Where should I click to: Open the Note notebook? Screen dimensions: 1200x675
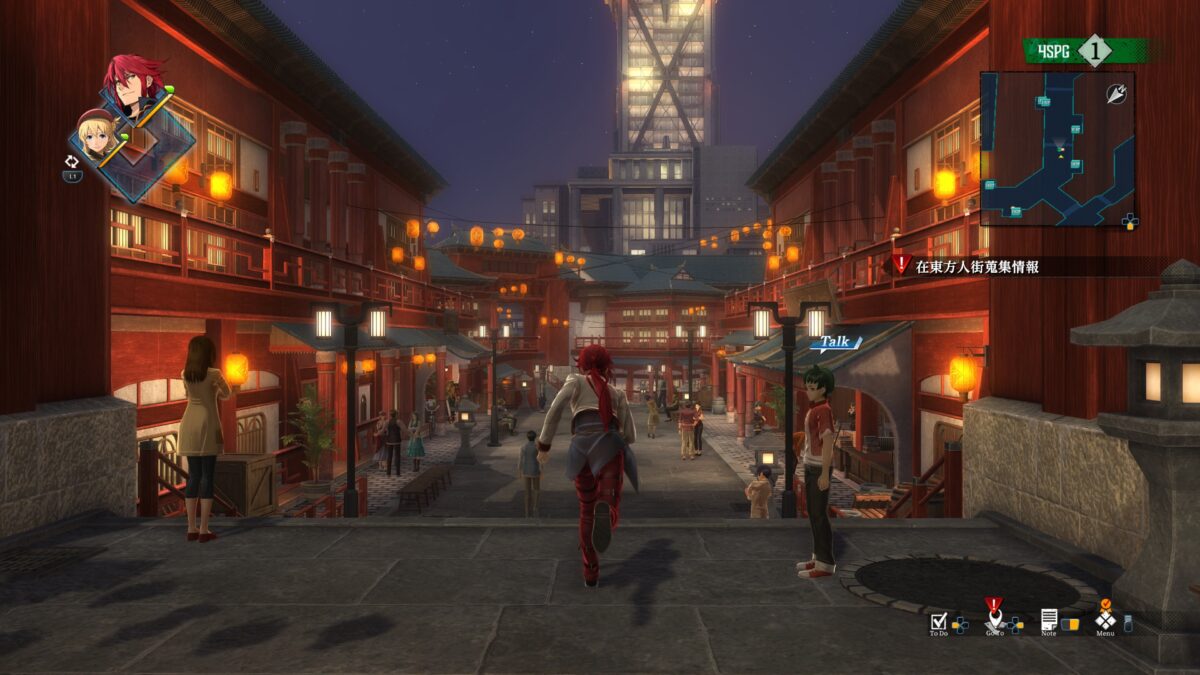tap(1048, 619)
